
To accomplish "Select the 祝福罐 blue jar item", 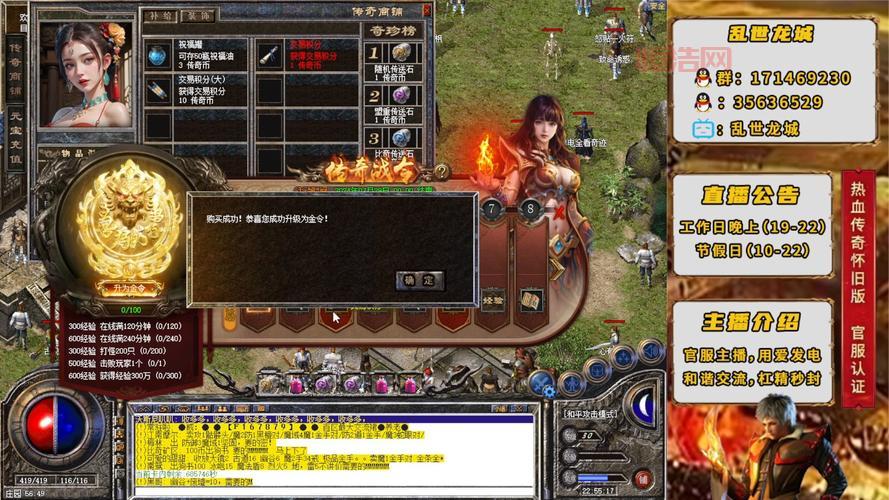I will coord(157,54).
